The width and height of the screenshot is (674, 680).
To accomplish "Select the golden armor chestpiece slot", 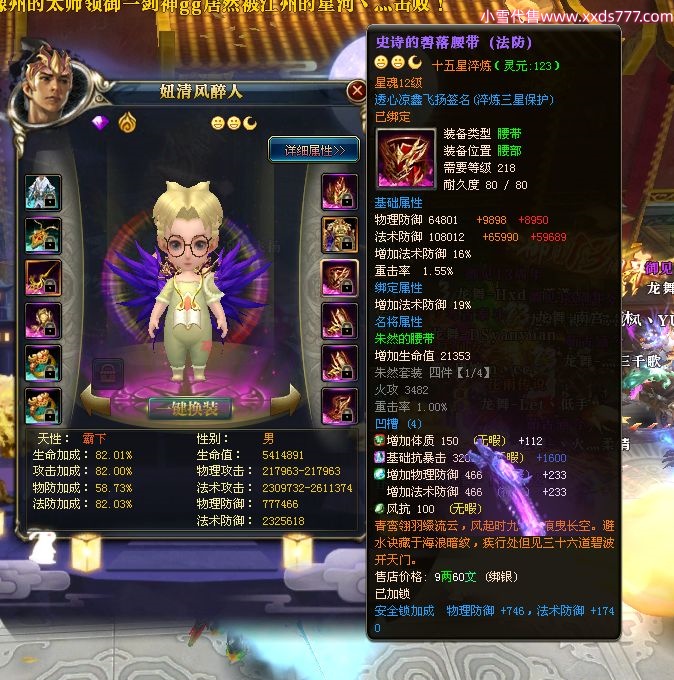I will tap(339, 235).
